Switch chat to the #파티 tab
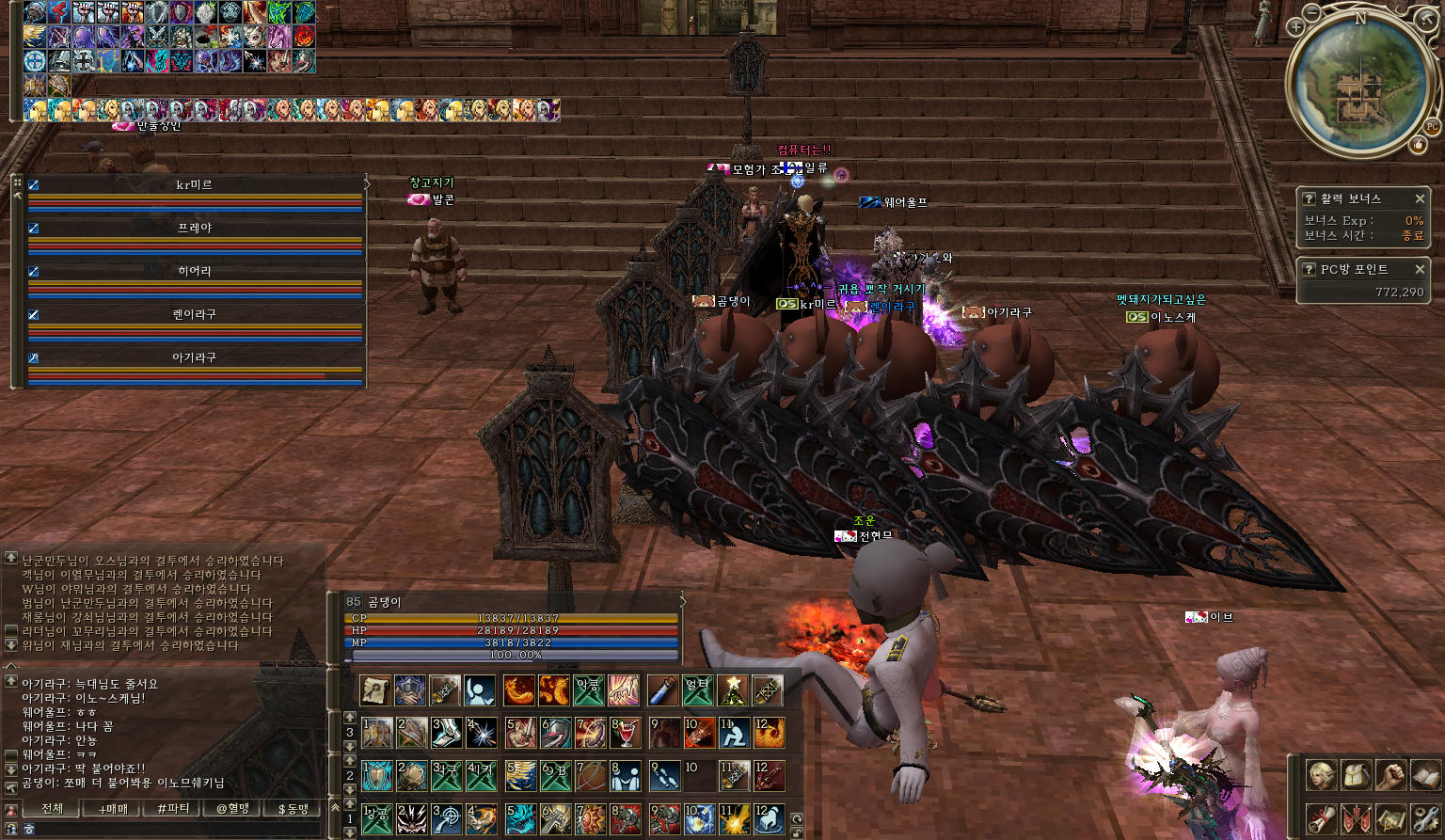1445x840 pixels. pos(173,808)
